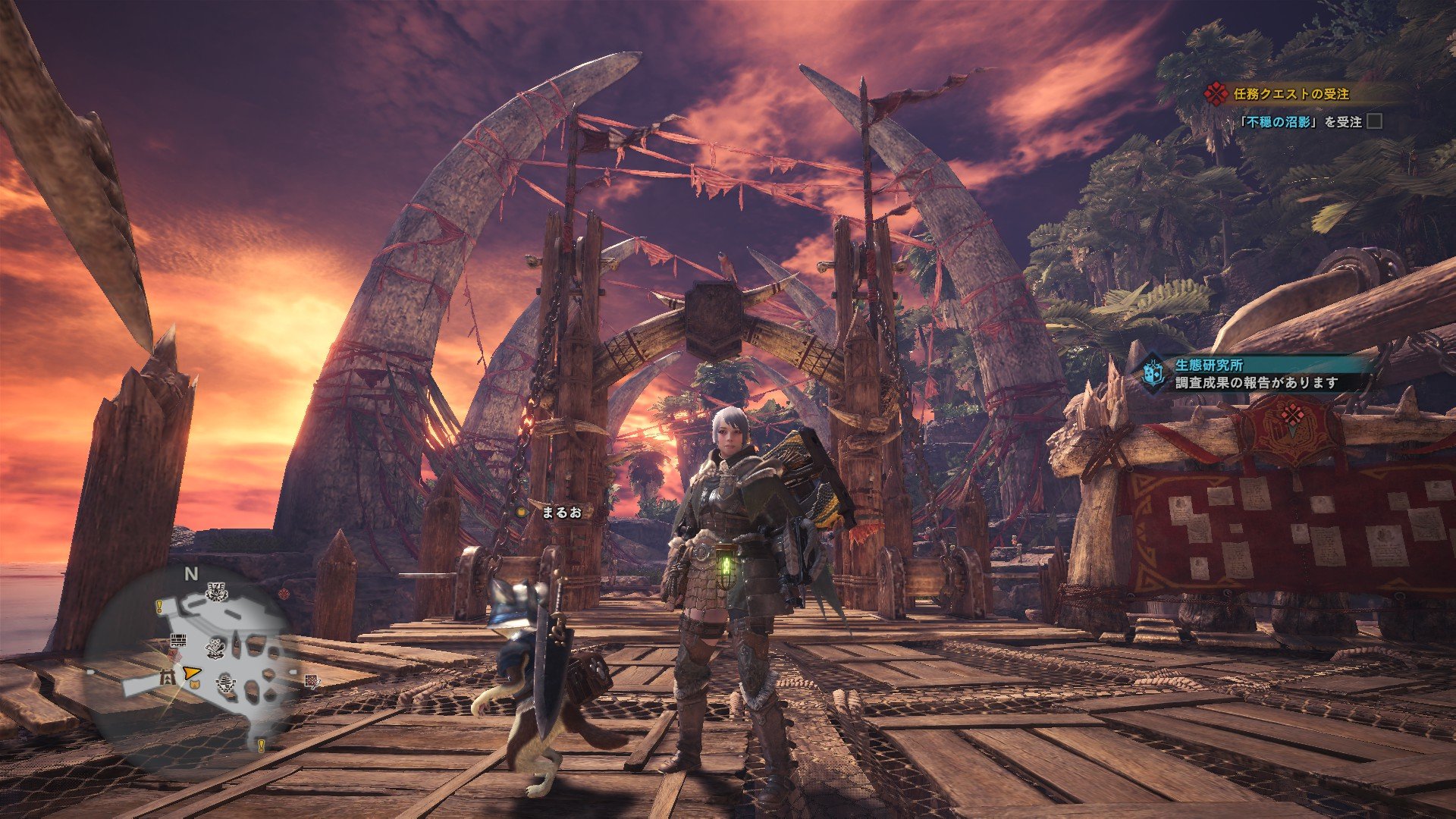Select the quest board quill icon at the minimap edge

tap(312, 681)
